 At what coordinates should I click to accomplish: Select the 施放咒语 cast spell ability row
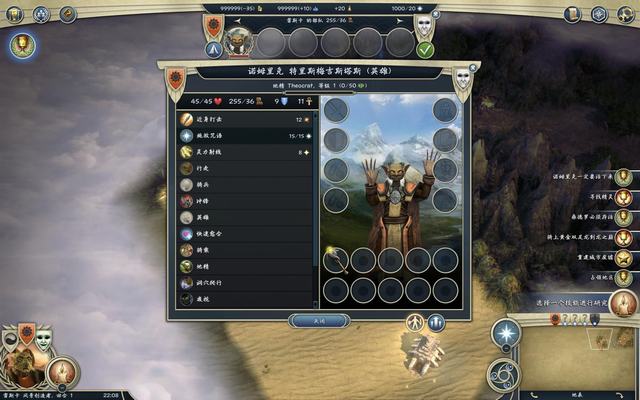247,135
